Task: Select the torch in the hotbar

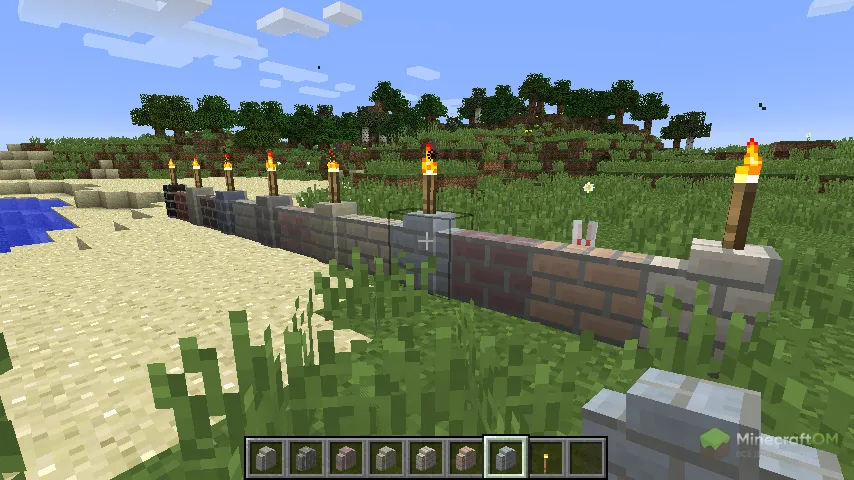Action: pos(546,459)
